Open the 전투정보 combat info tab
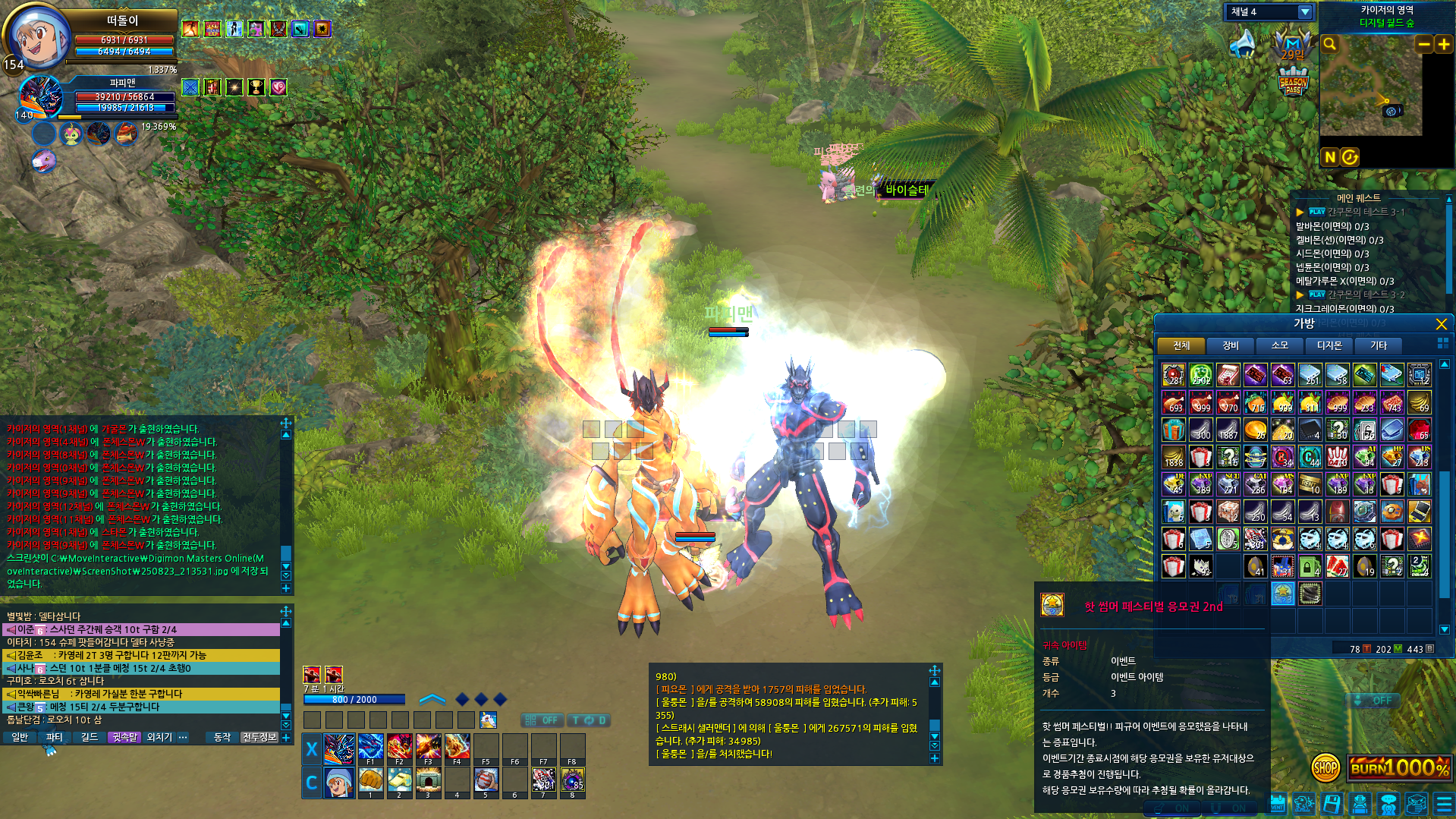 click(259, 737)
